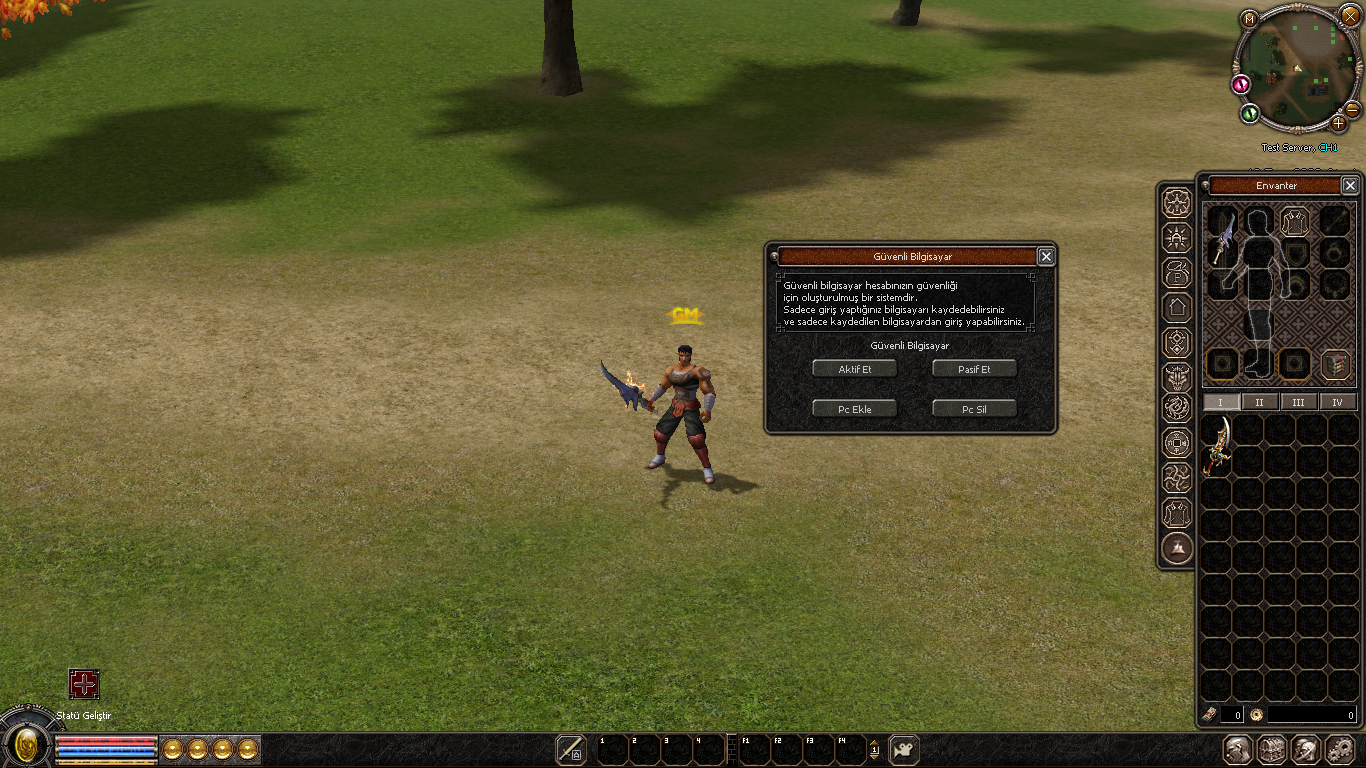Click the Aktif Et button
This screenshot has height=768, width=1366.
[x=854, y=369]
